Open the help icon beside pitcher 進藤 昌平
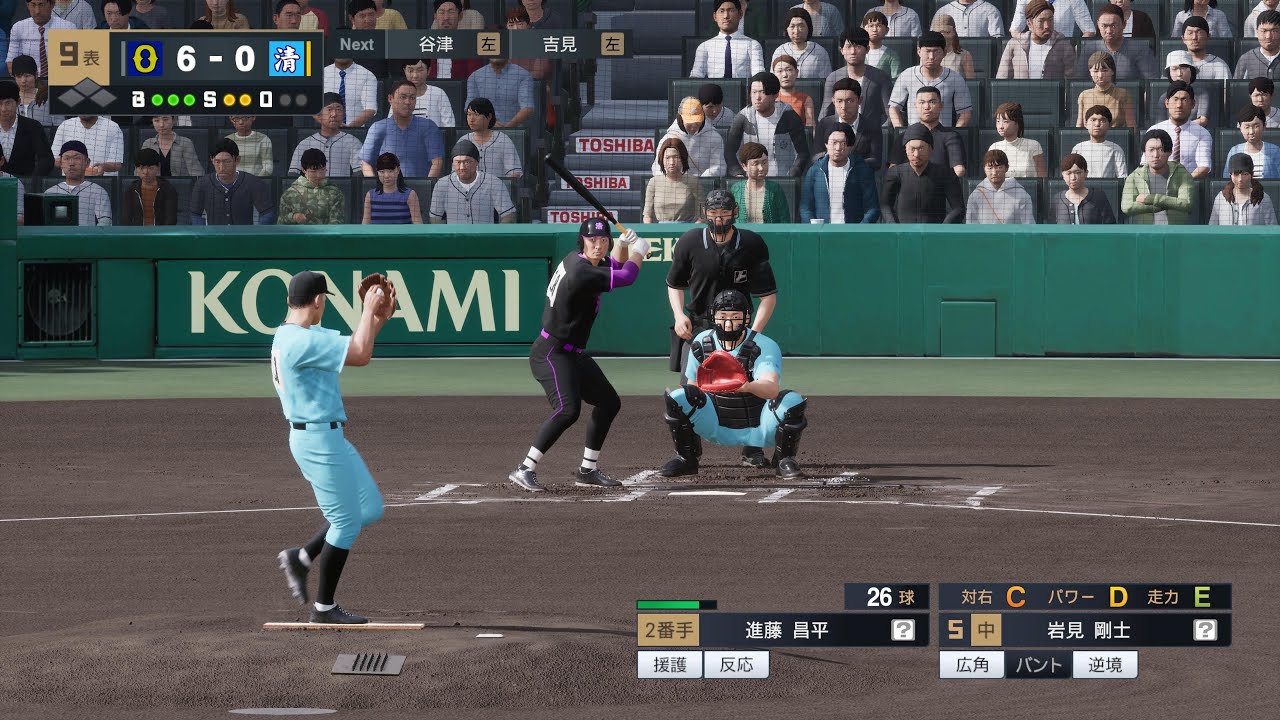 [x=903, y=630]
